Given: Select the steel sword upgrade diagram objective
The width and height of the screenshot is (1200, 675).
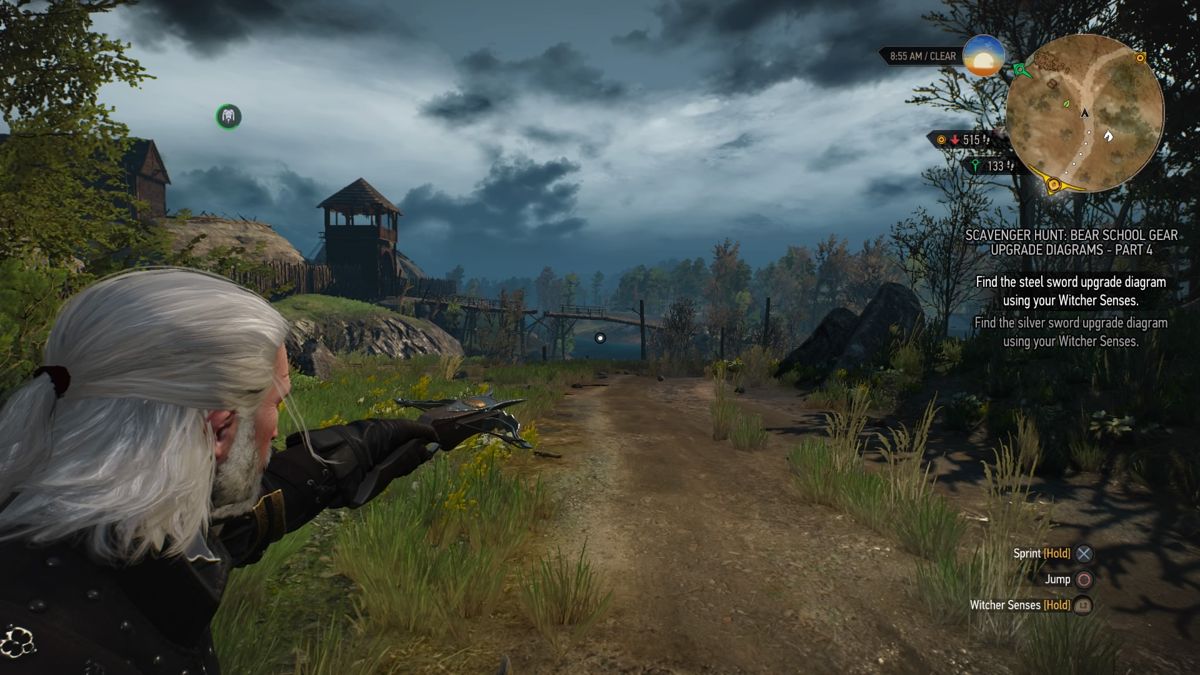Looking at the screenshot, I should (1071, 291).
